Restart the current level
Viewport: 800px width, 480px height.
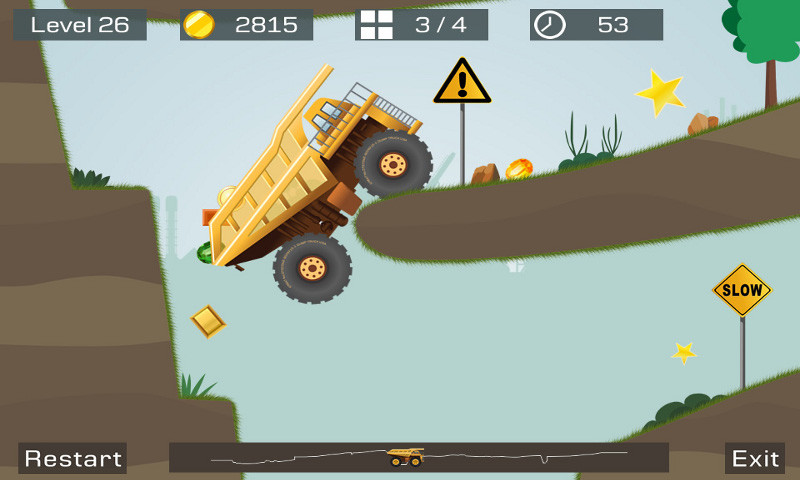click(73, 458)
